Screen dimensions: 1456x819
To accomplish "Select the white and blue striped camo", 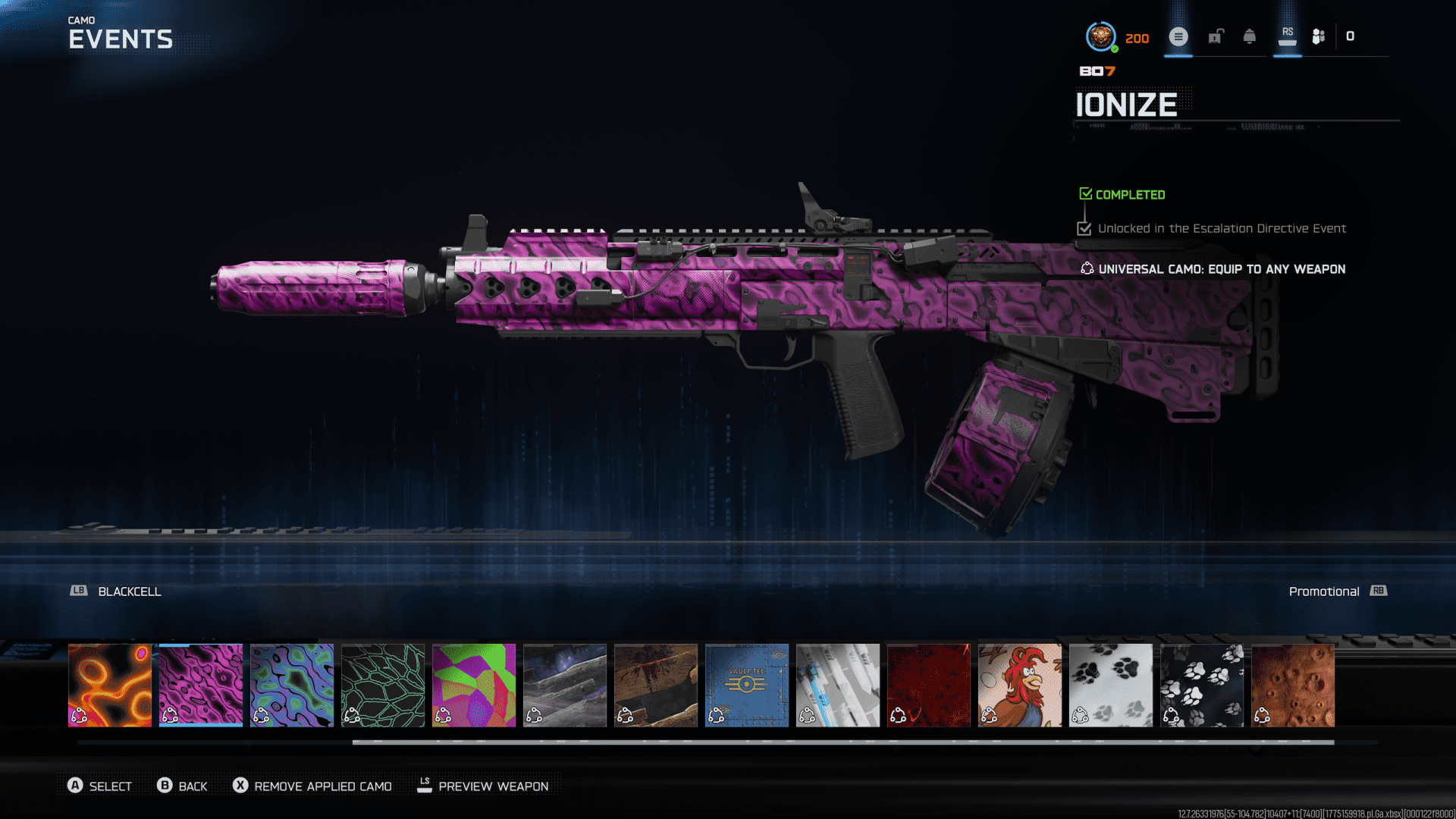I will click(x=838, y=685).
